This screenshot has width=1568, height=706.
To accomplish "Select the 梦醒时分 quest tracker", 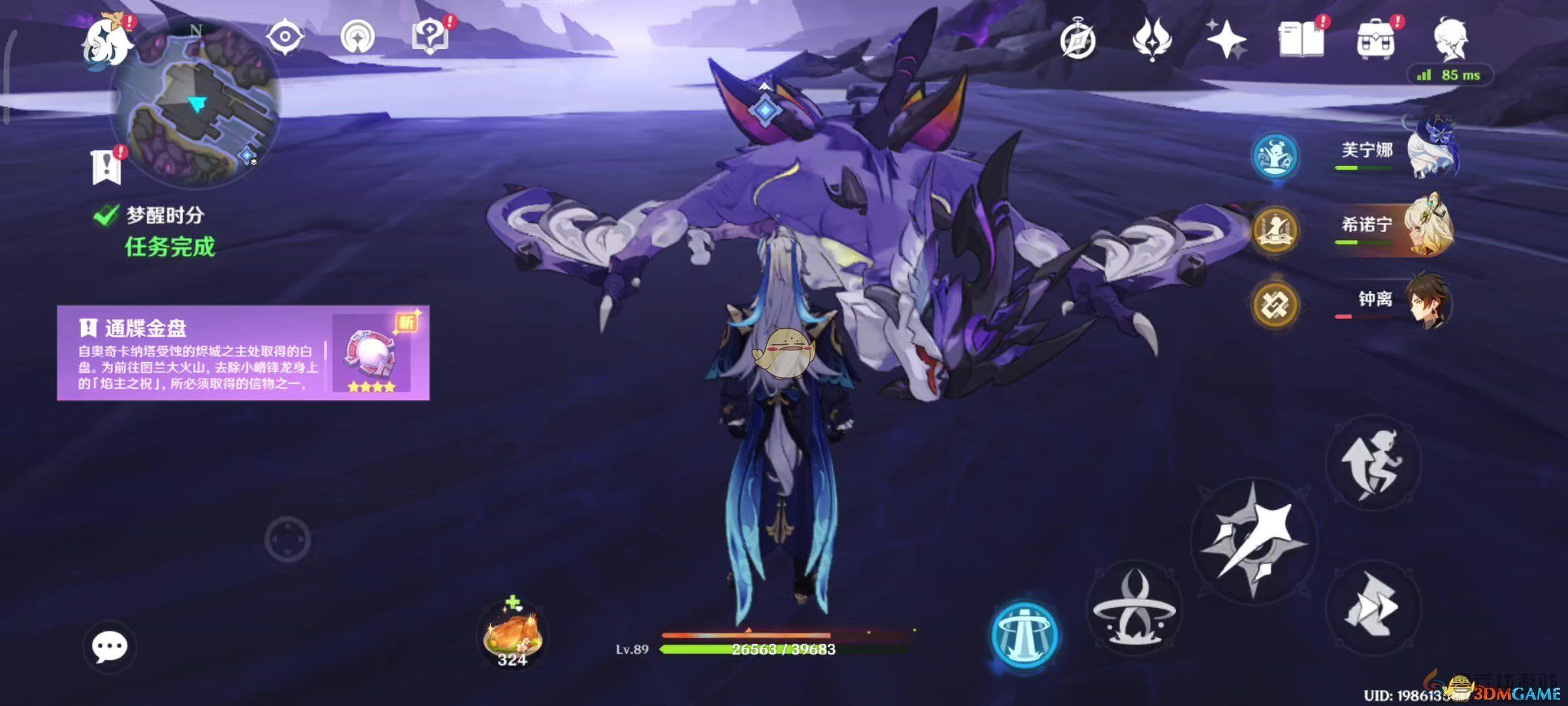I will [163, 216].
